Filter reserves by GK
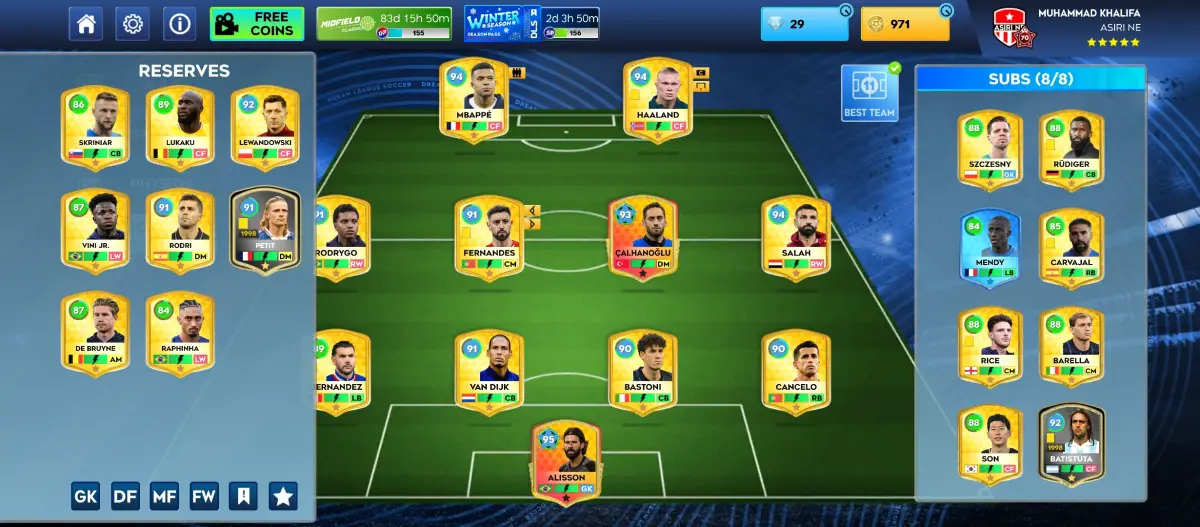This screenshot has width=1200, height=527. tap(87, 496)
